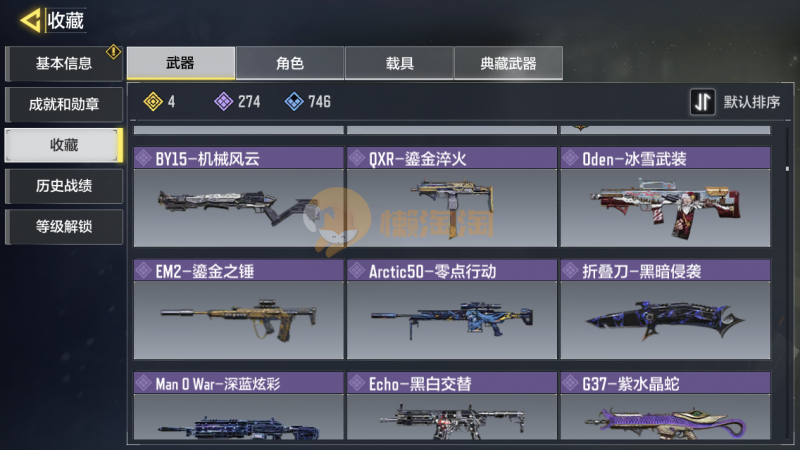Image resolution: width=800 pixels, height=450 pixels.
Task: Pick the Echo-黑白交替 weapon card
Action: pos(451,408)
